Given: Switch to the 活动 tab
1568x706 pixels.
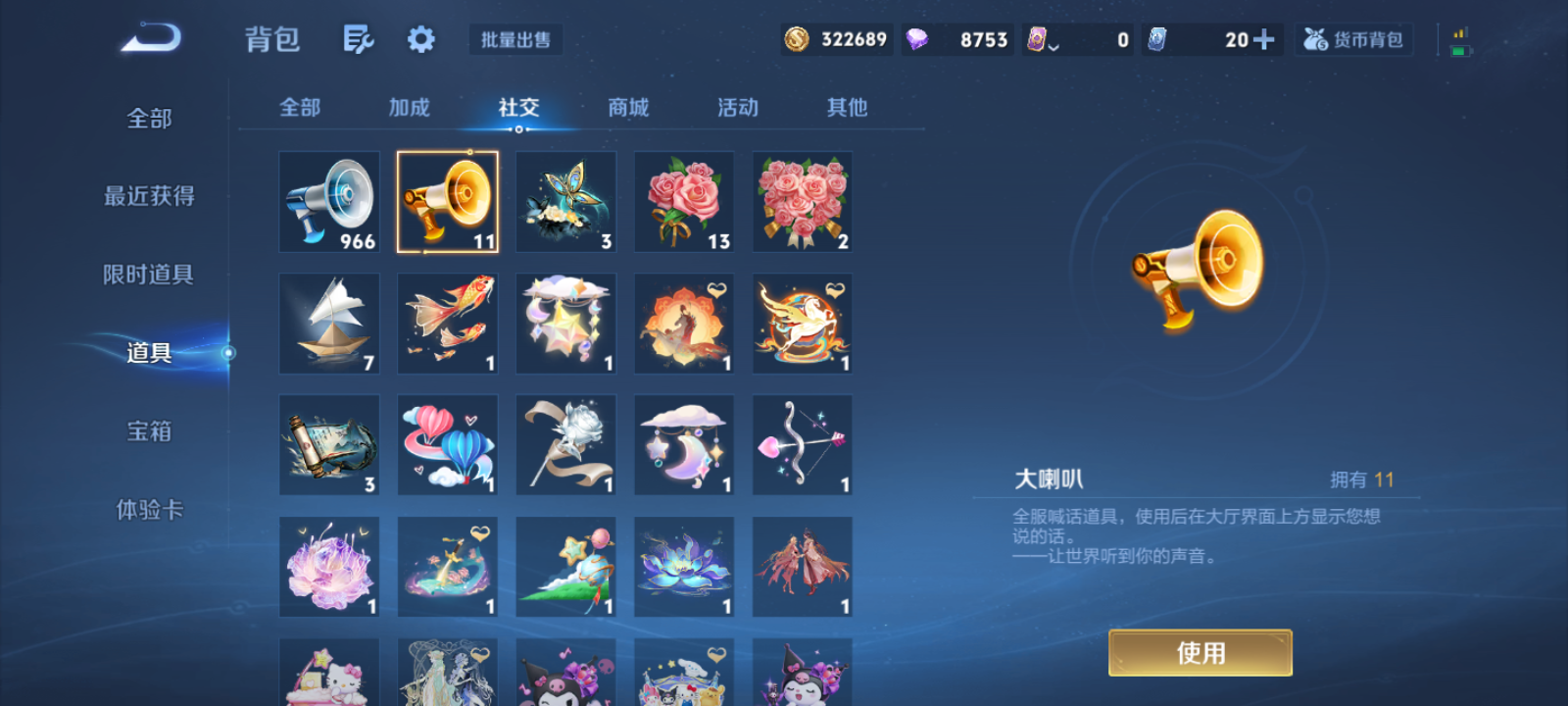Looking at the screenshot, I should (737, 108).
